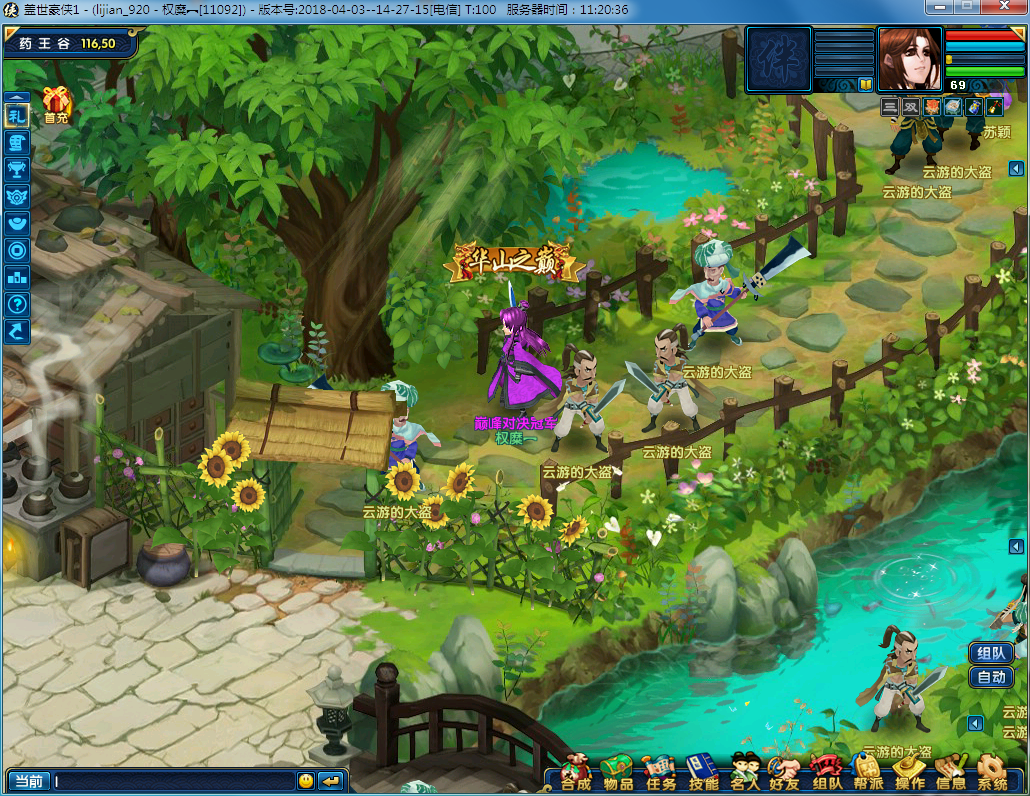Toggle the 自动 auto button
This screenshot has height=796, width=1030.
pos(991,677)
